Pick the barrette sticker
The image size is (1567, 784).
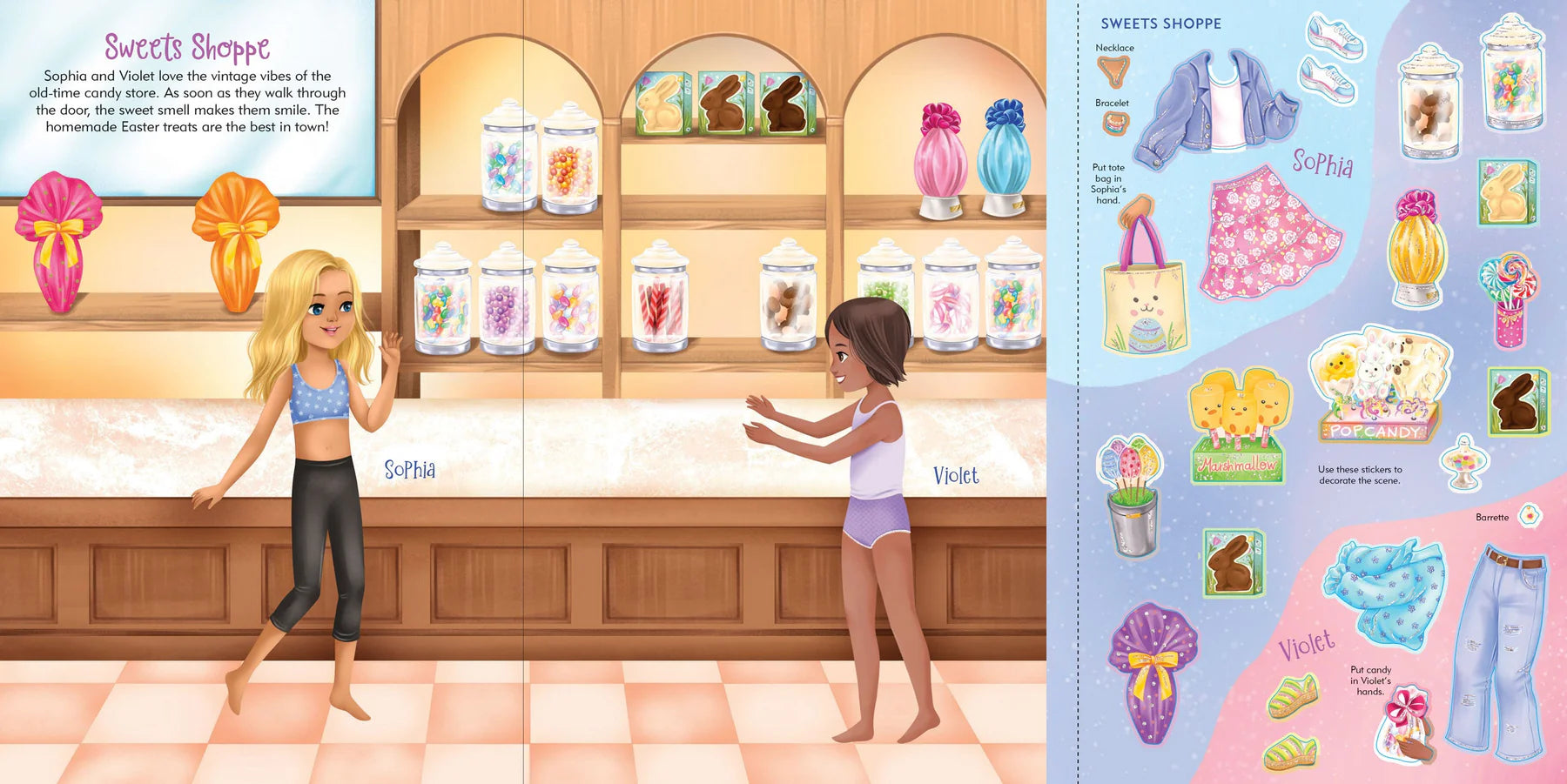point(1530,516)
